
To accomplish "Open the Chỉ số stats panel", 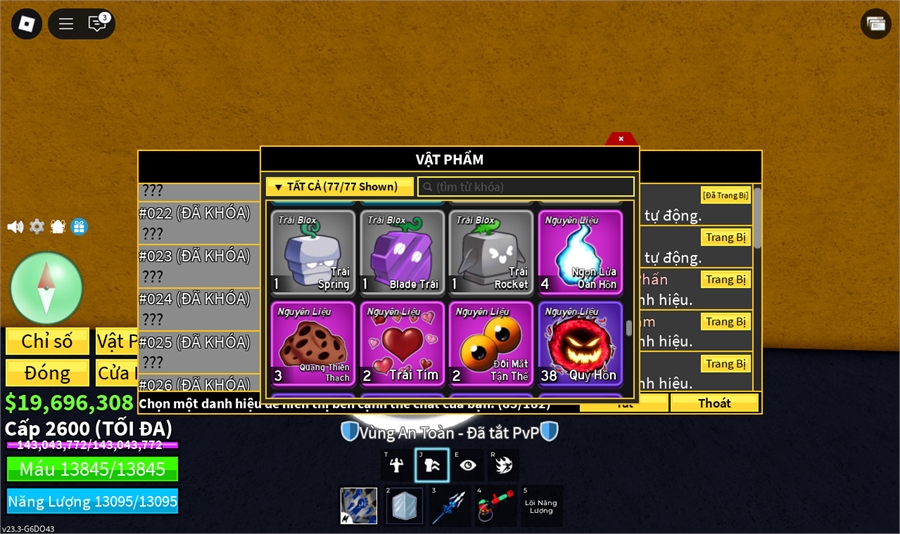I will pos(47,341).
